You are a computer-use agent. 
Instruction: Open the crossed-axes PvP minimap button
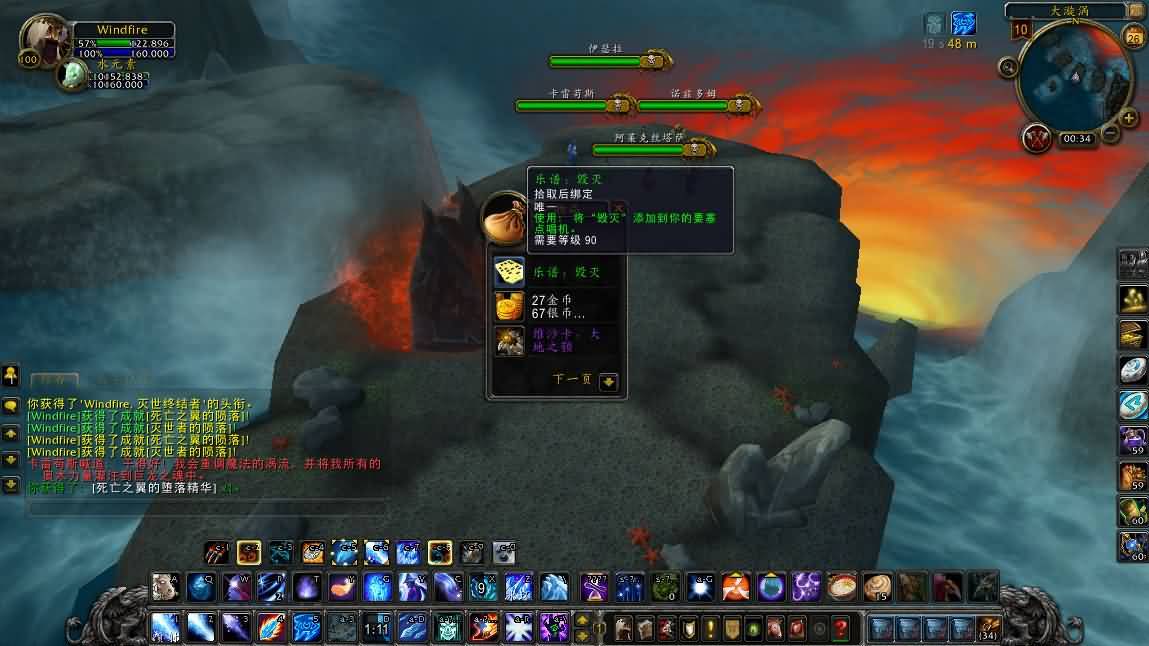coord(1037,138)
